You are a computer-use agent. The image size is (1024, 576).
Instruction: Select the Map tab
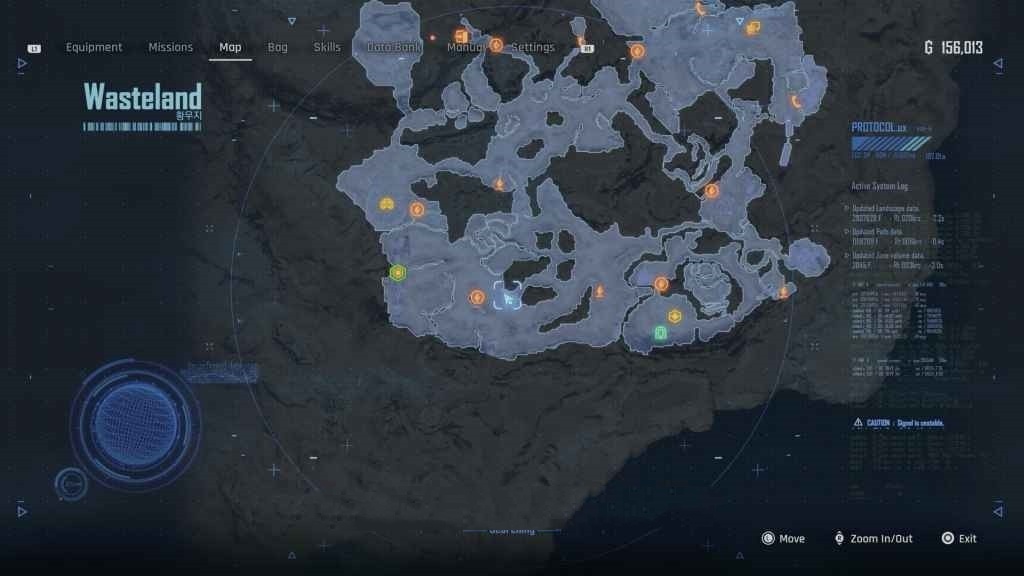230,47
